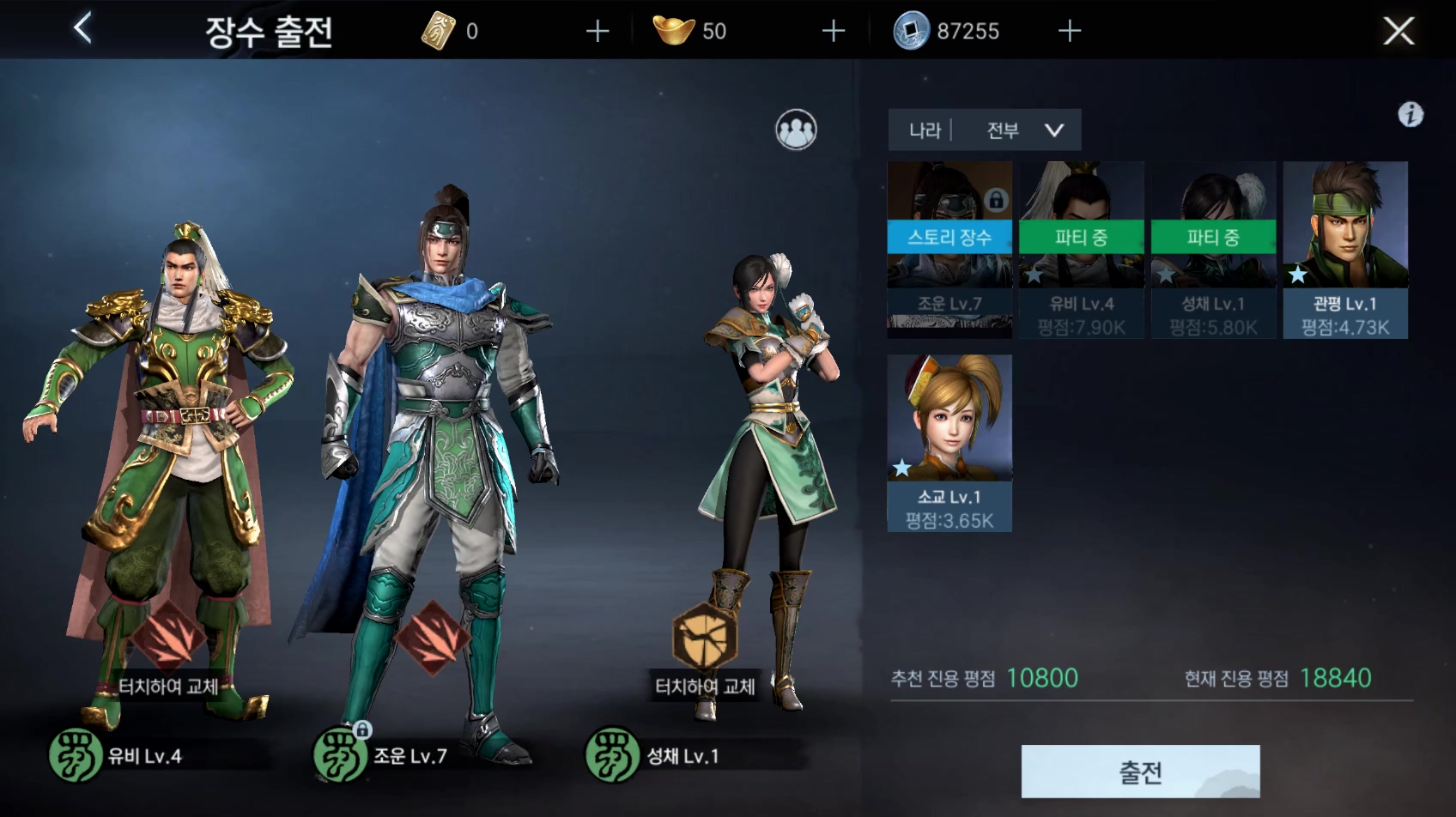Choose the 소교 Lv.1 officer card
Screen dimensions: 1456x817
point(949,443)
